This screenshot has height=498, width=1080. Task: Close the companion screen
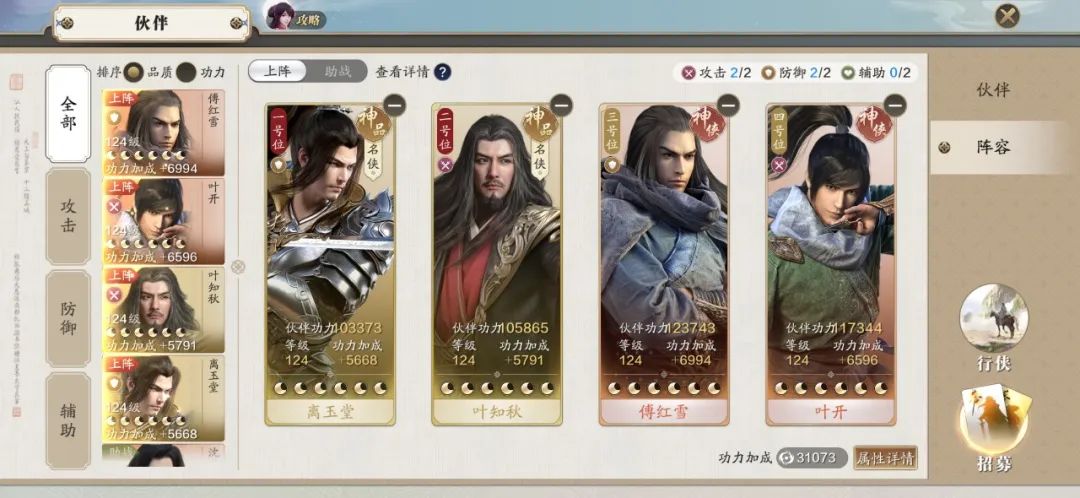point(1007,16)
